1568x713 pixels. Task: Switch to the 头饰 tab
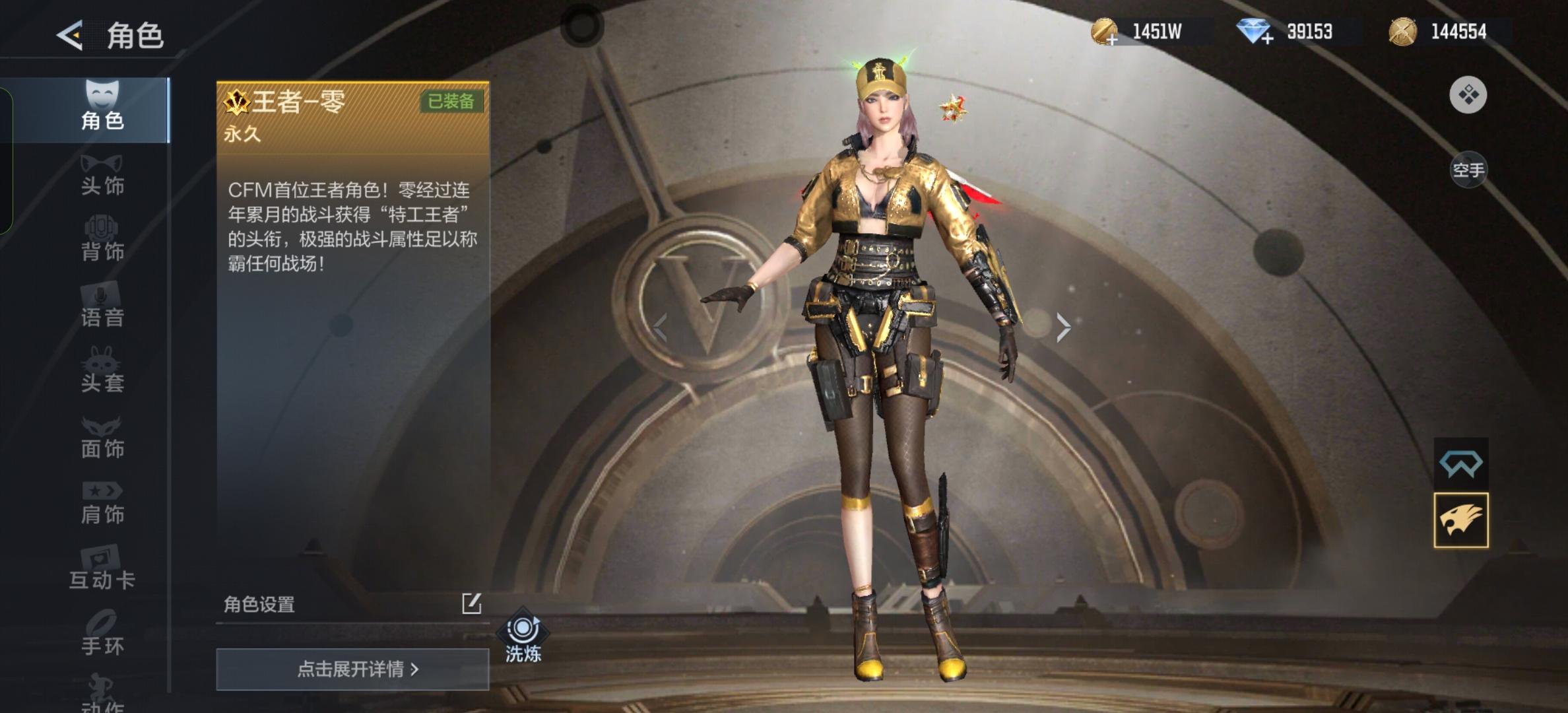[x=102, y=175]
